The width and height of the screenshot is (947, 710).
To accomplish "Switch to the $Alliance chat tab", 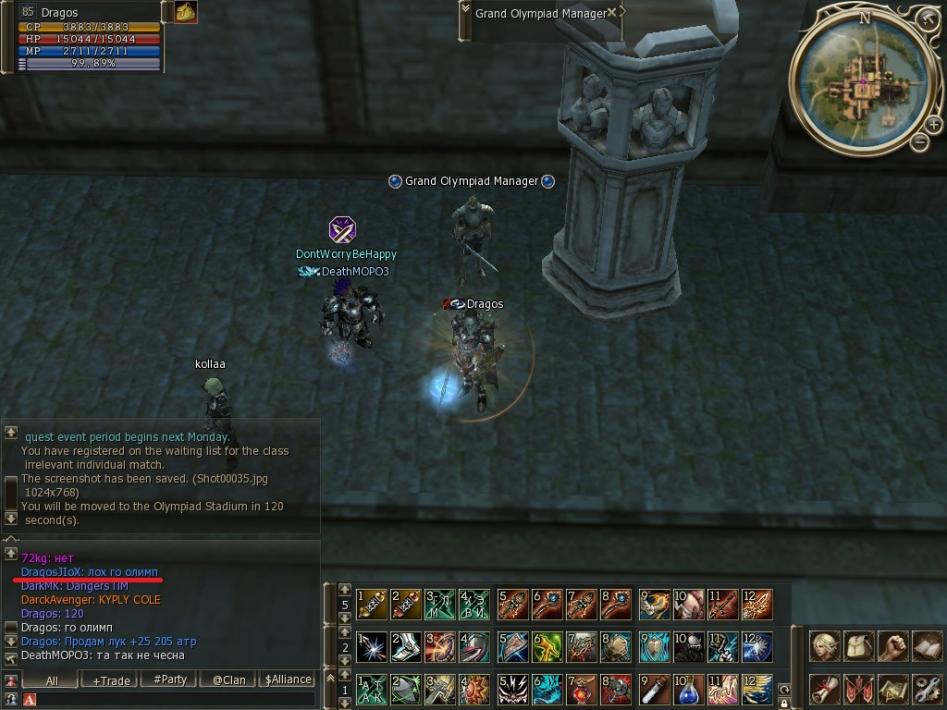I will point(288,680).
